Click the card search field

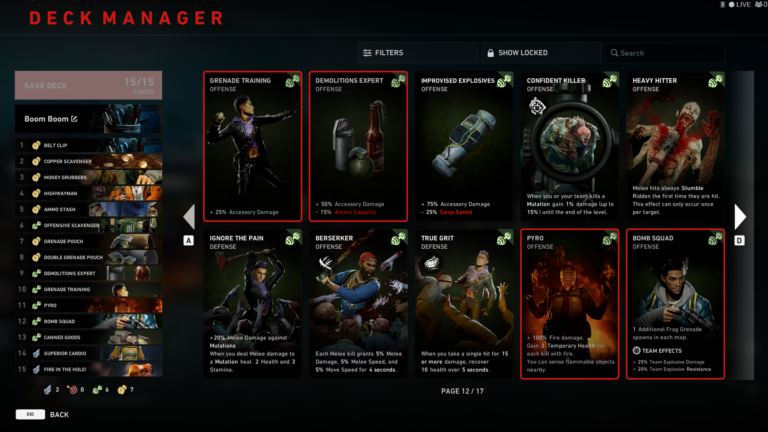pyautogui.click(x=663, y=53)
